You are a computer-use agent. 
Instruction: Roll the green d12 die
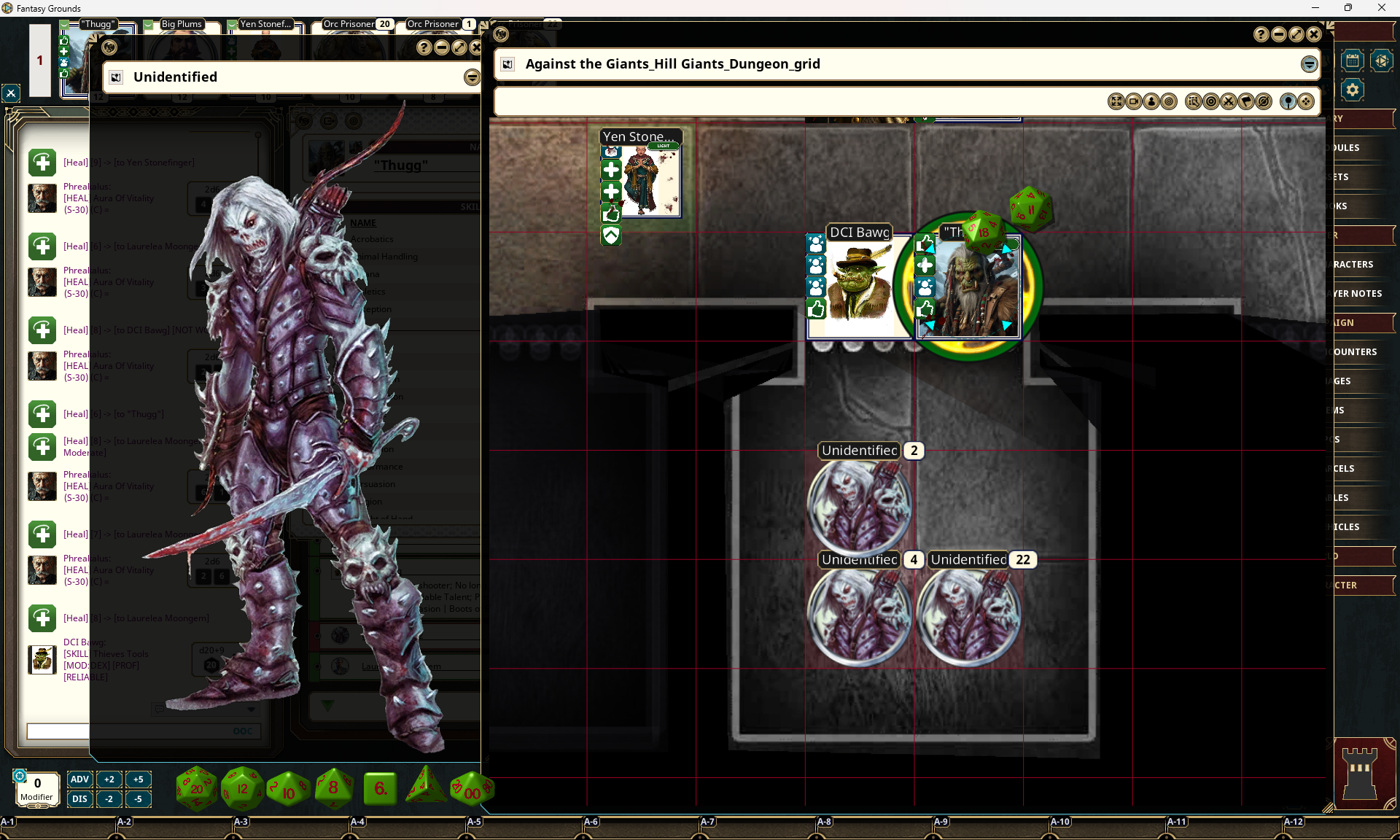242,788
